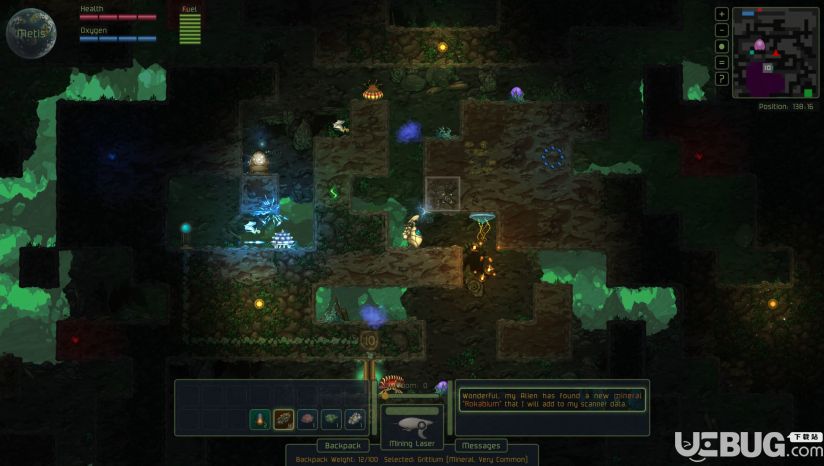Open the Messages panel
824x466 pixels.
click(481, 445)
